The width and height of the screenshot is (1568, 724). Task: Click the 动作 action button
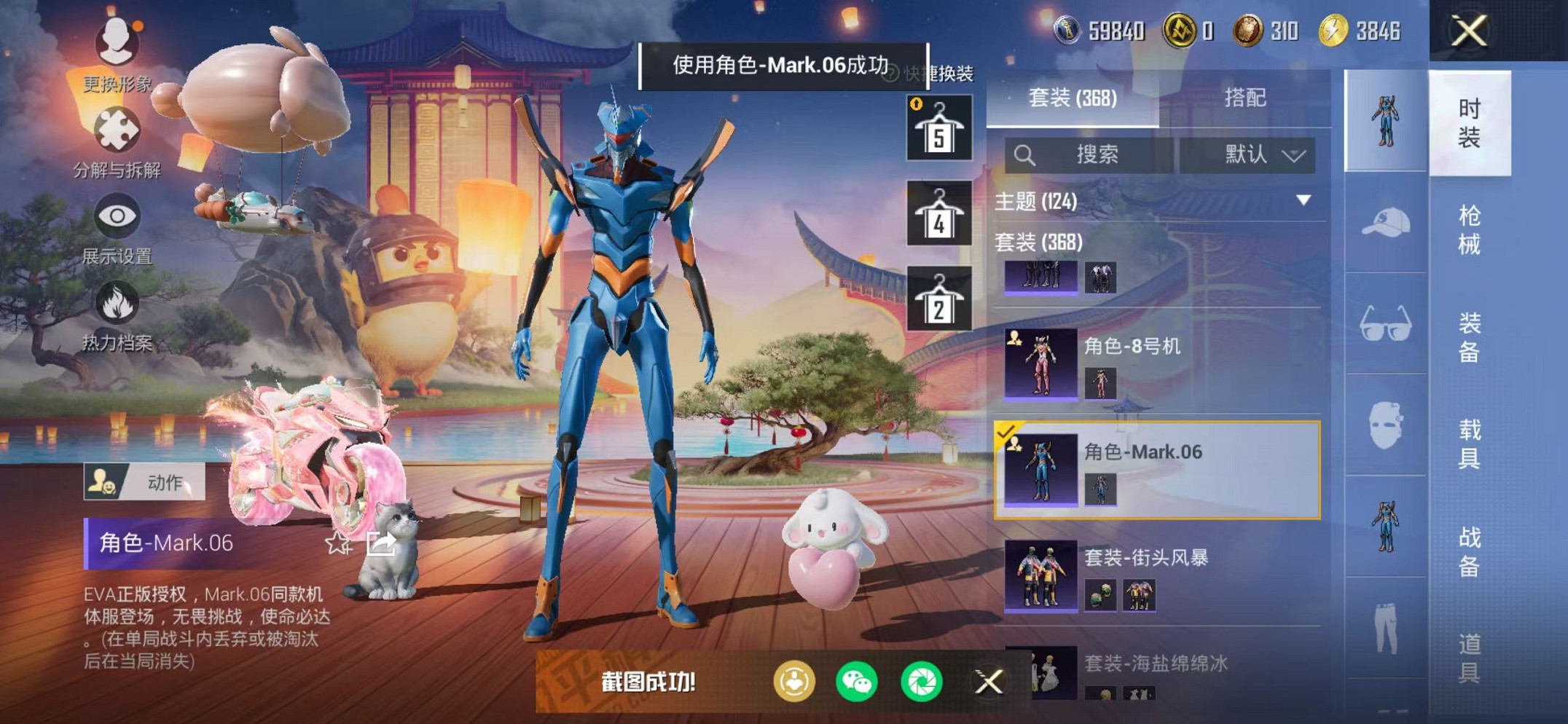(x=143, y=483)
